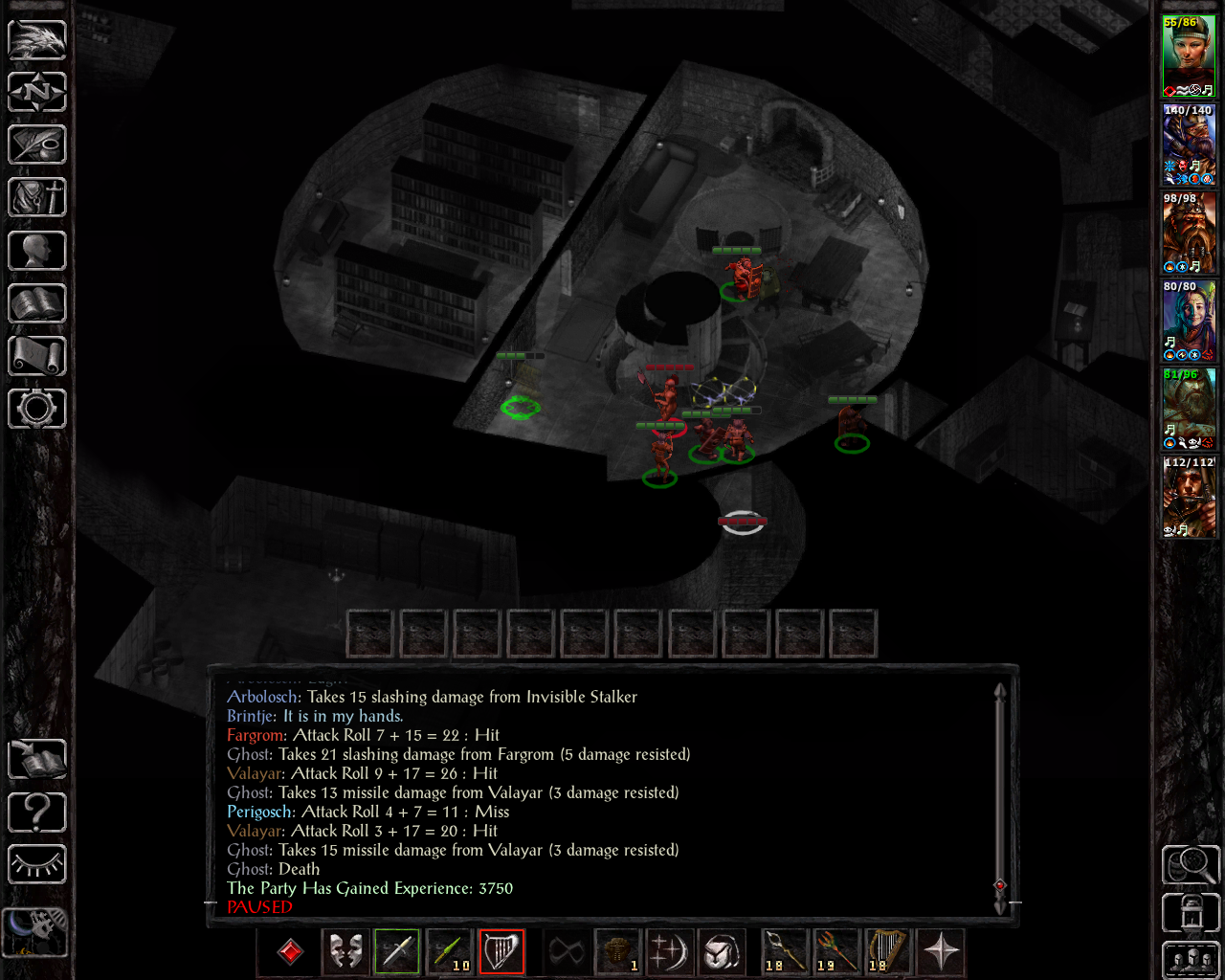Click the moon and clock button
Screen dimensions: 1225x980
coord(35,931)
